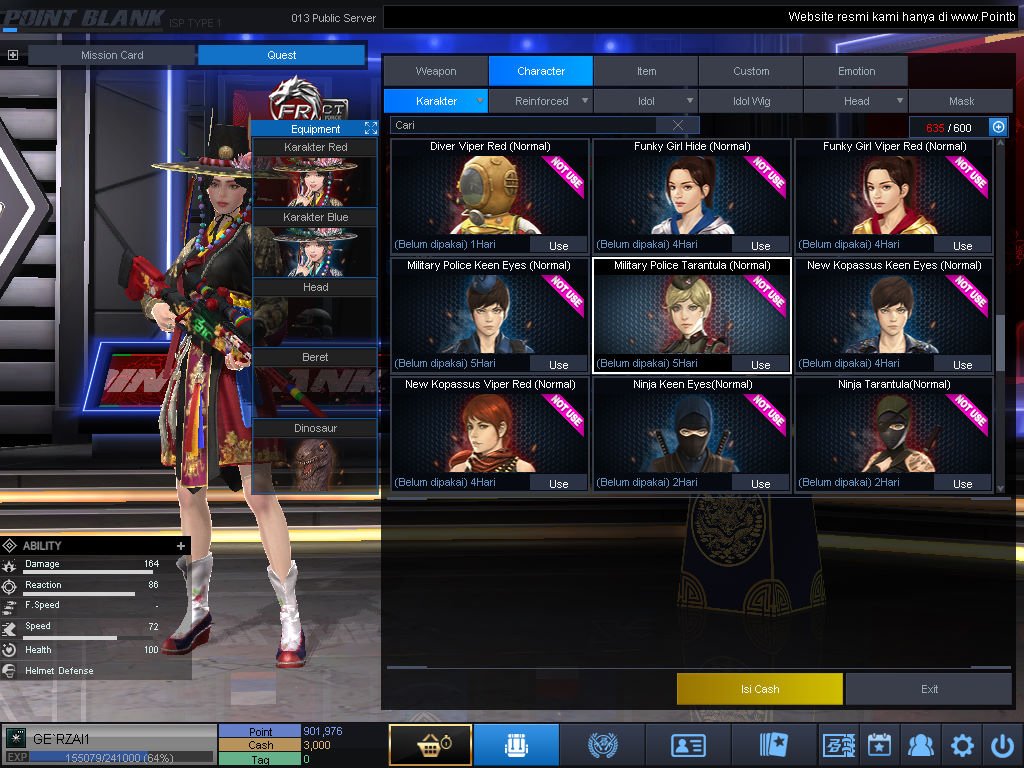Image resolution: width=1024 pixels, height=768 pixels.
Task: Exit the inventory screen
Action: (929, 689)
